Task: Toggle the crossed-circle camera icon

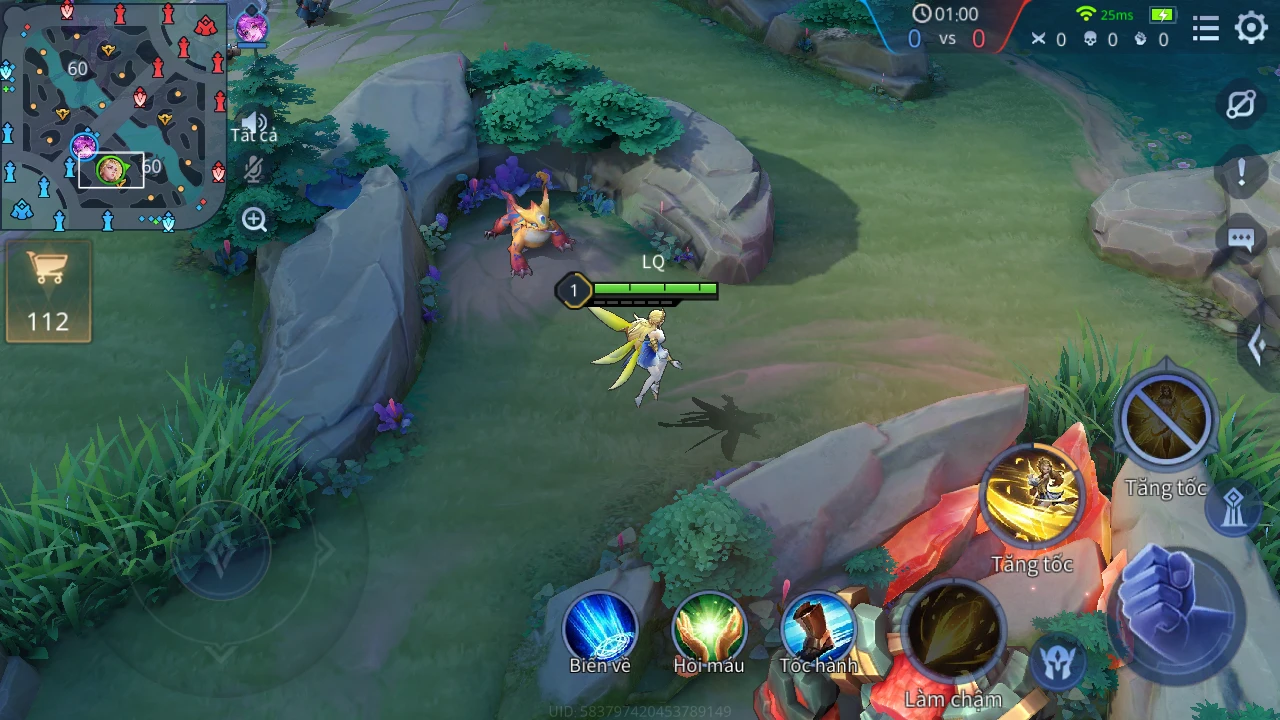Action: click(1241, 105)
